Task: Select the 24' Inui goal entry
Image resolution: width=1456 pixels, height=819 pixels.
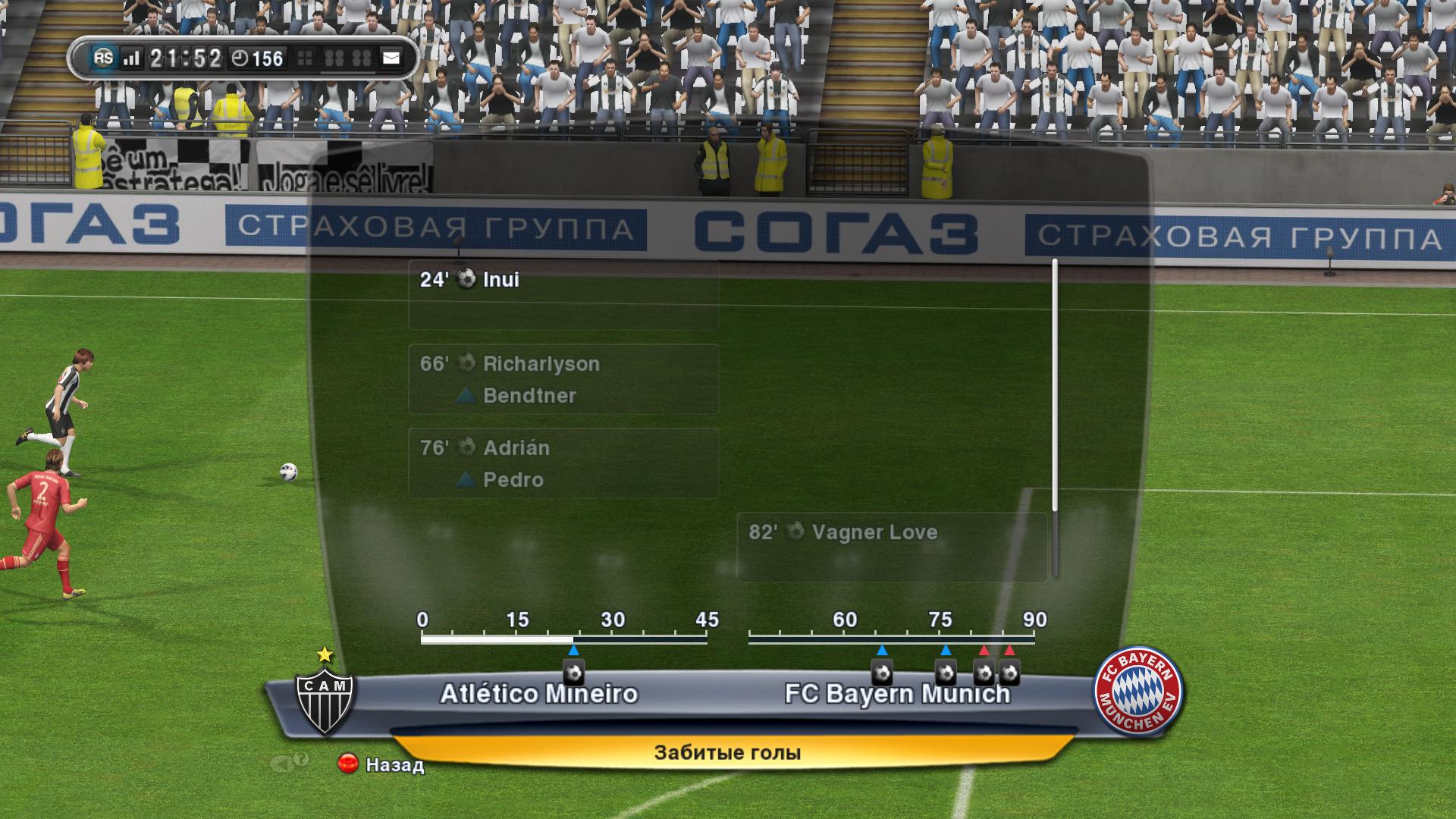Action: click(563, 295)
